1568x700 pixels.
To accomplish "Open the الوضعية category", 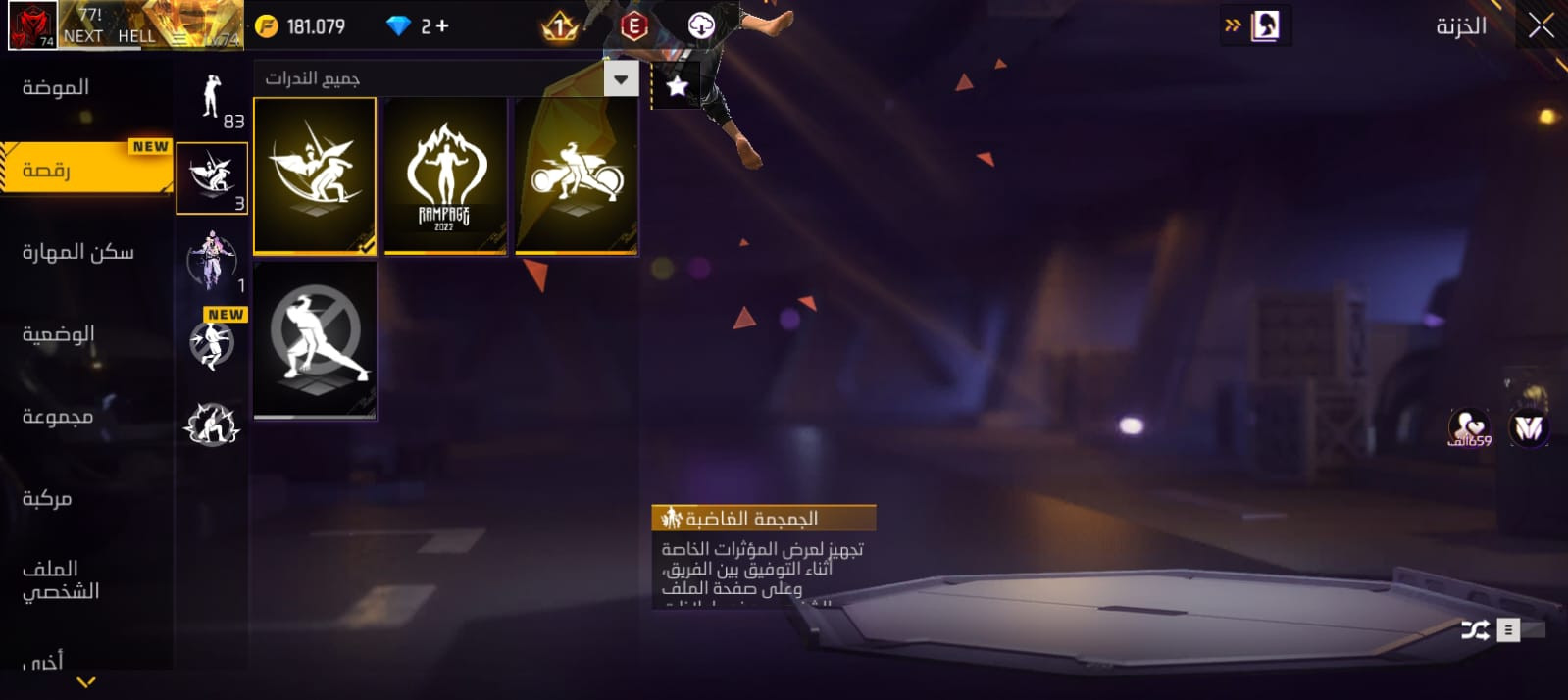I will [x=58, y=335].
